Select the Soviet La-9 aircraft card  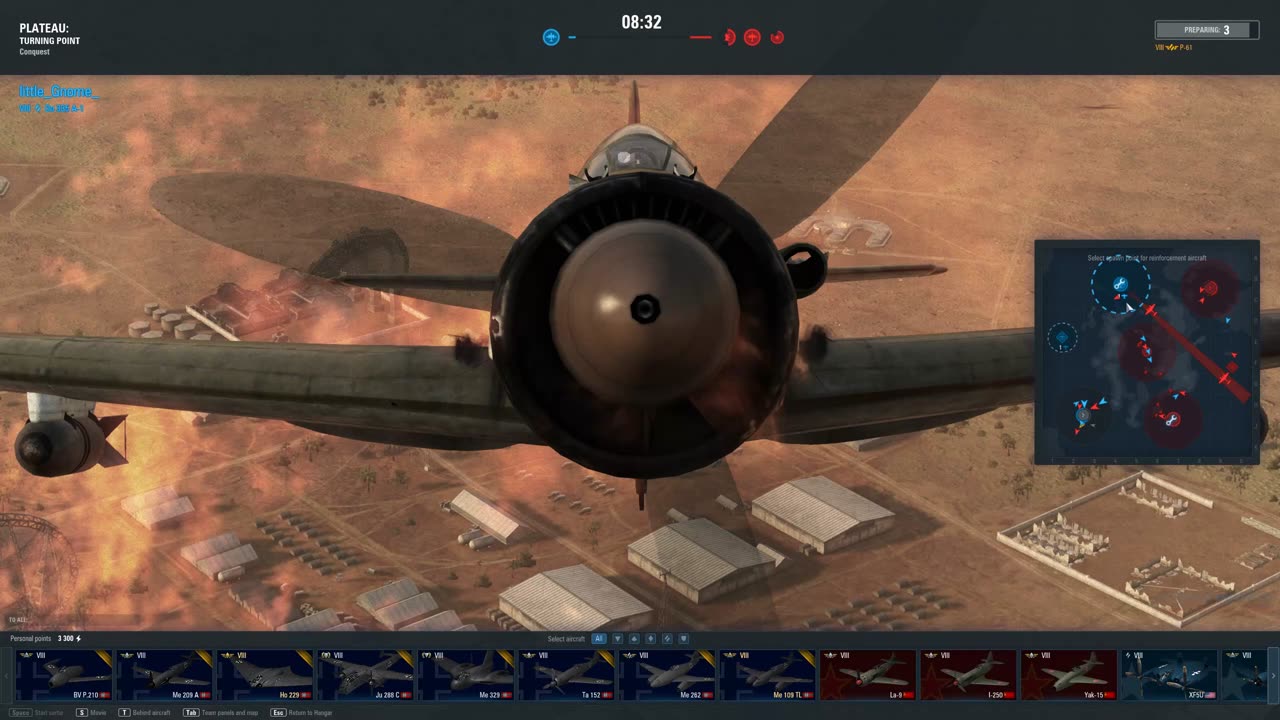tap(867, 674)
